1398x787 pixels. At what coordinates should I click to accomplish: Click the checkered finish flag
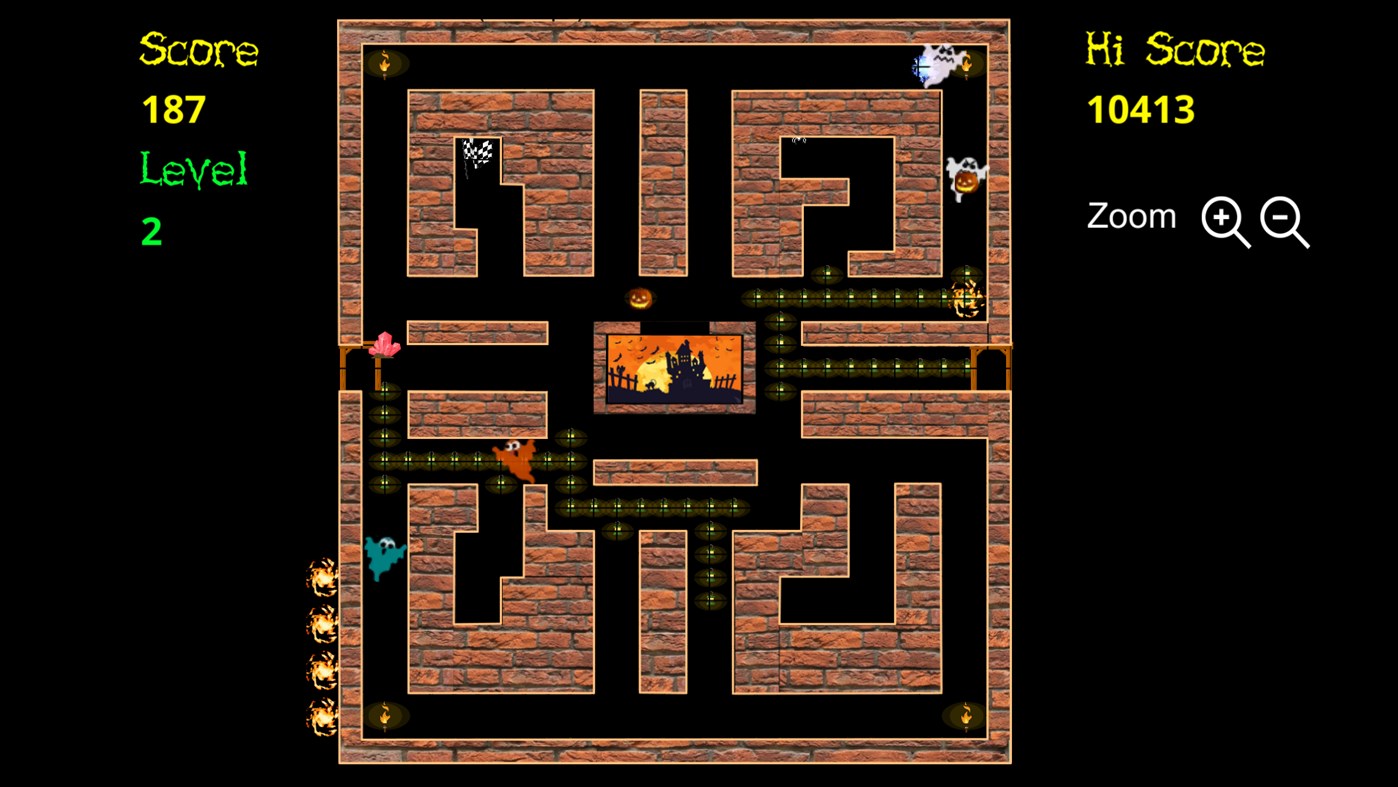477,152
